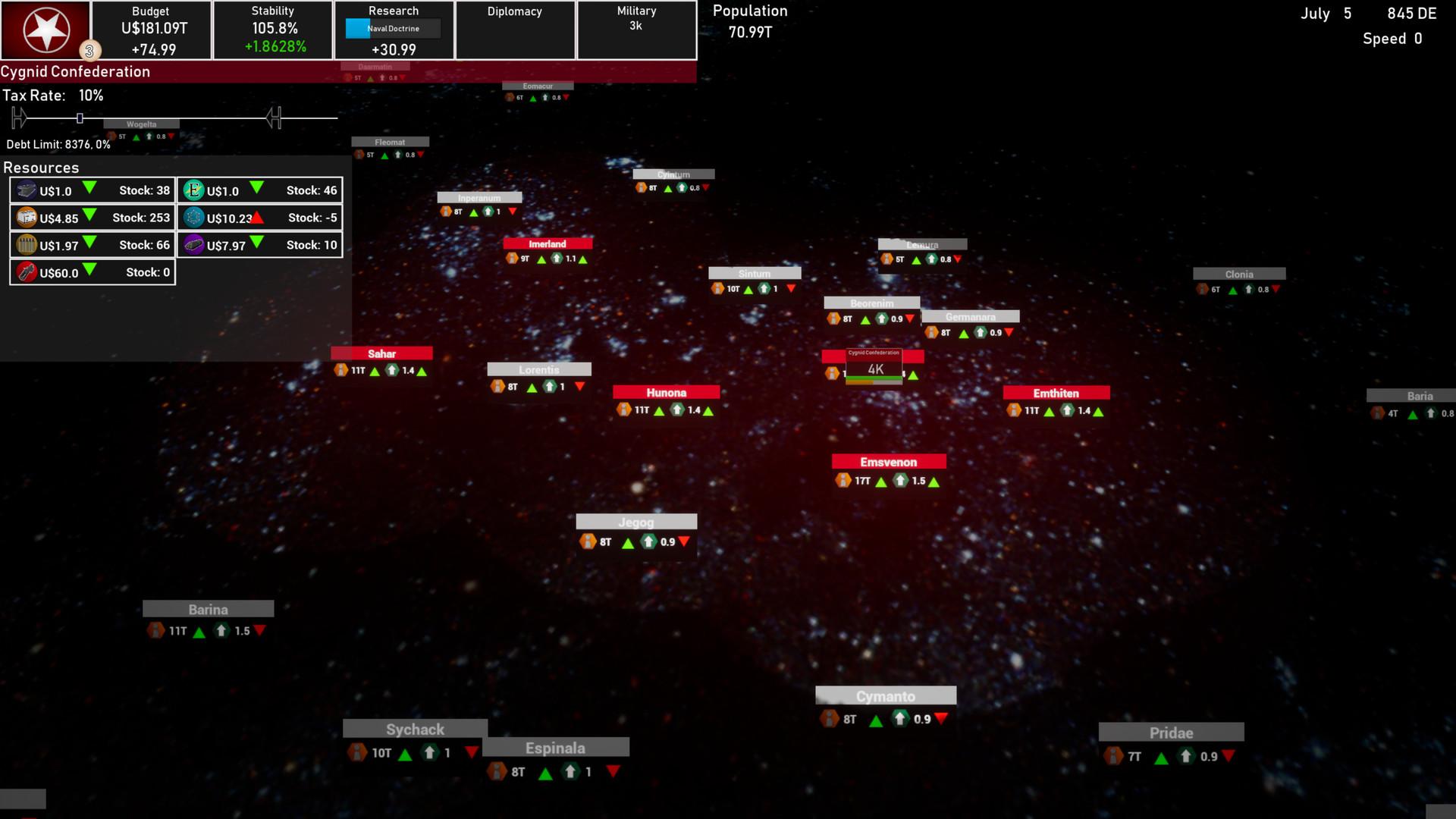Click the Cygnid Confederation star emblem

46,30
